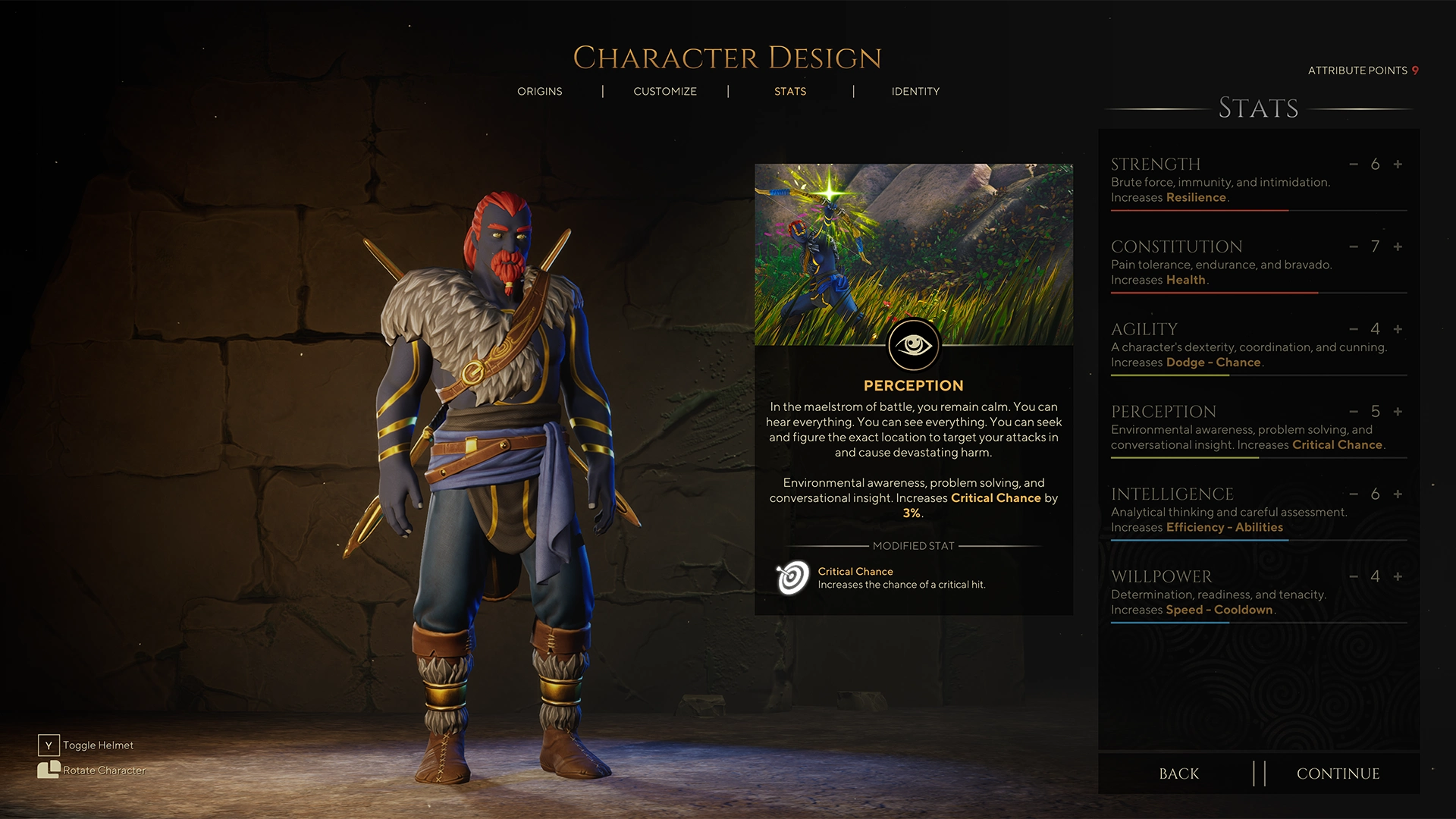Viewport: 1456px width, 819px height.
Task: Click the Perception eye icon
Action: point(913,344)
